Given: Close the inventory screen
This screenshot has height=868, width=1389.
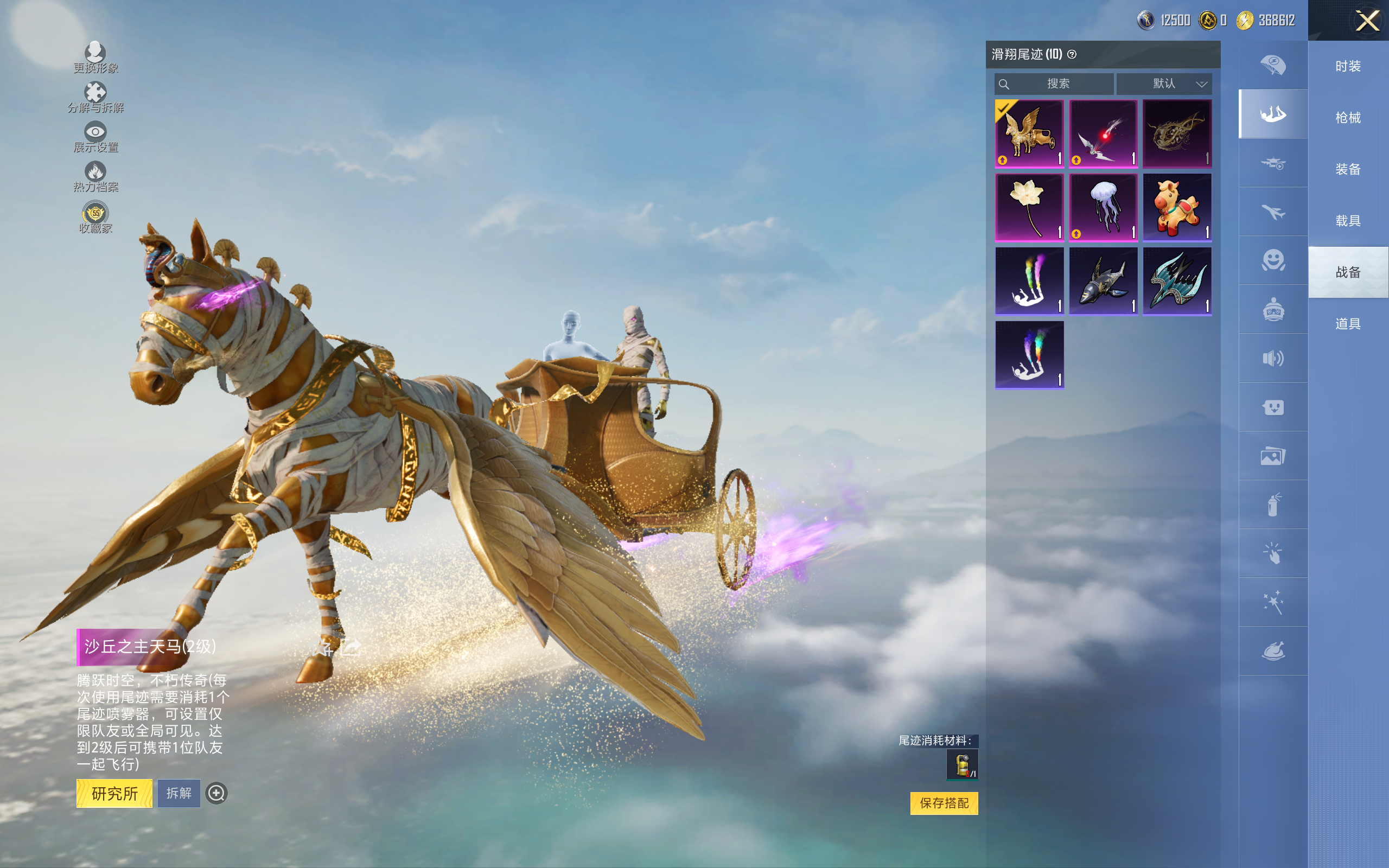Looking at the screenshot, I should pyautogui.click(x=1367, y=21).
